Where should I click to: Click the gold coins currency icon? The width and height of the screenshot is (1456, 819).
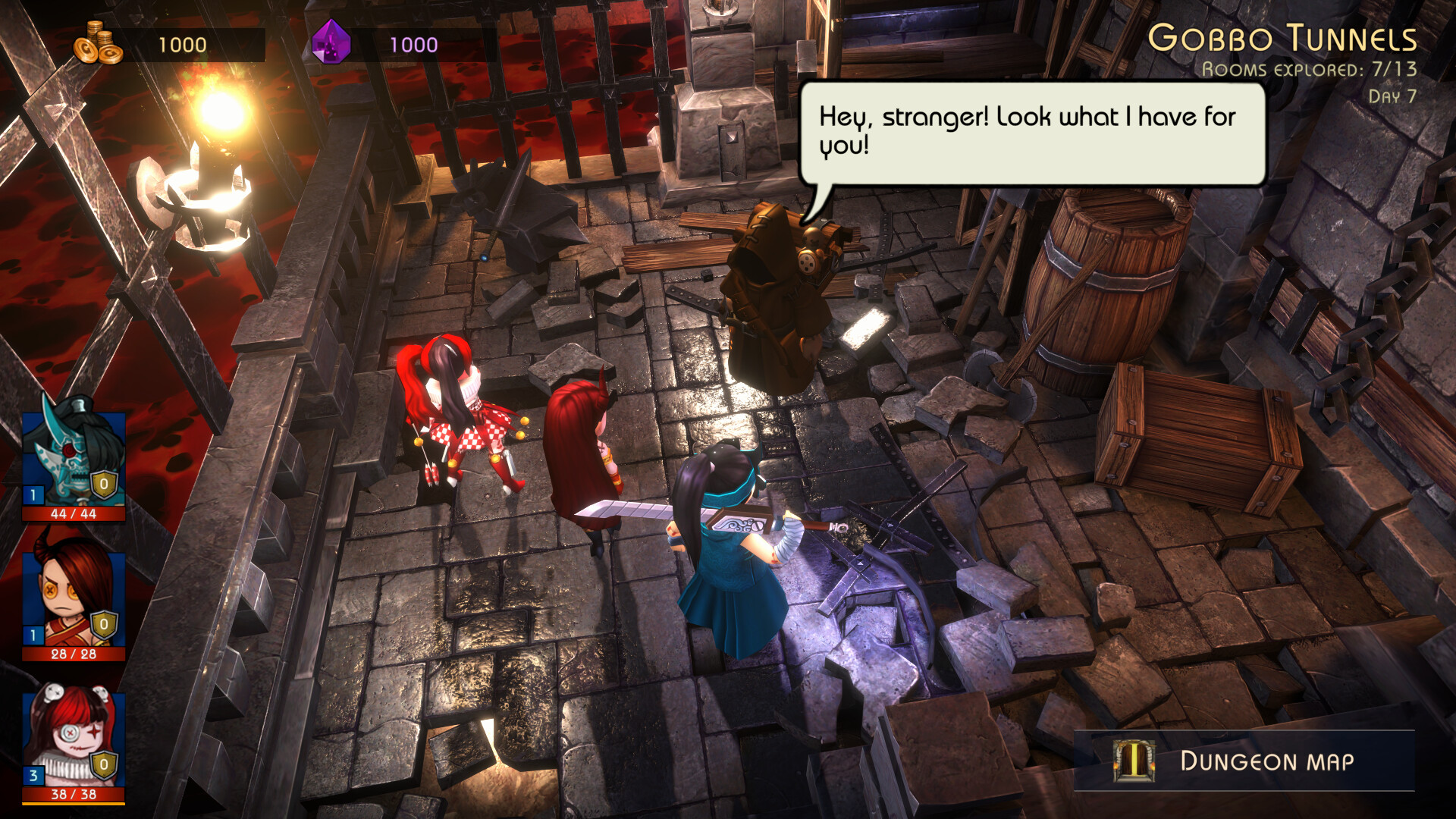(x=99, y=42)
